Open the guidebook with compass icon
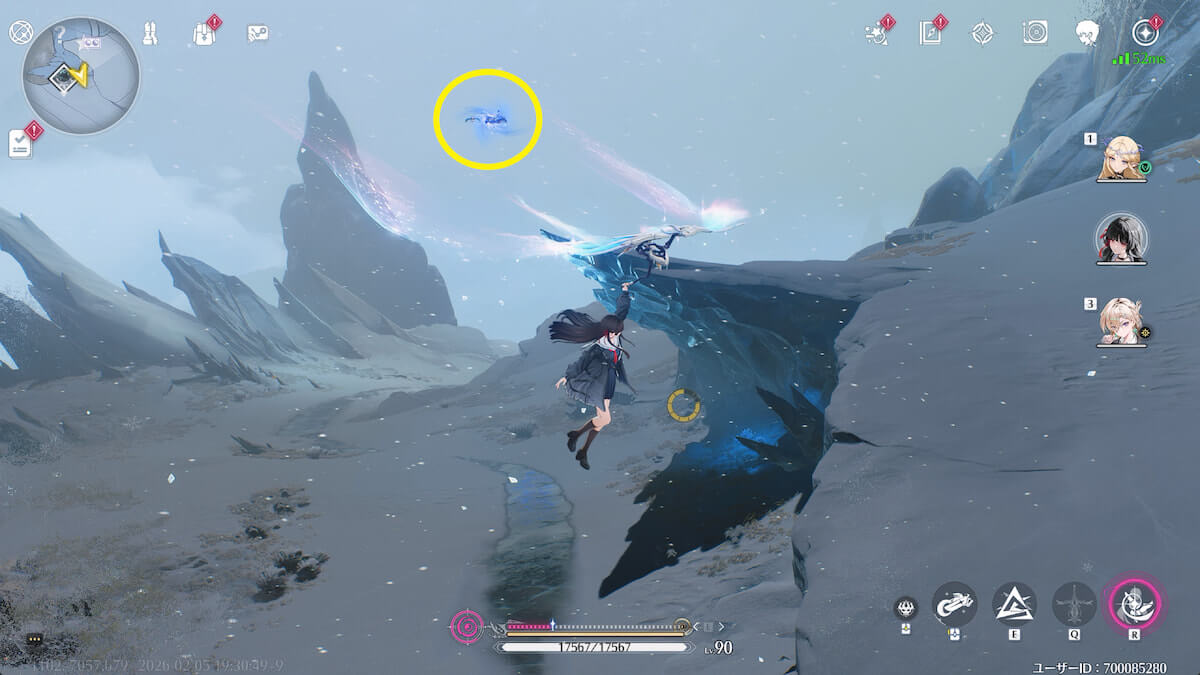1200x675 pixels. pyautogui.click(x=930, y=33)
